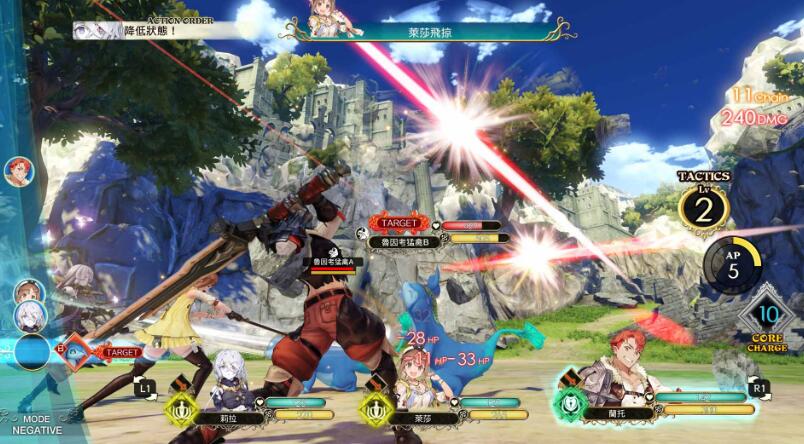
Task: Open the Core Charge diamond gauge
Action: (767, 318)
